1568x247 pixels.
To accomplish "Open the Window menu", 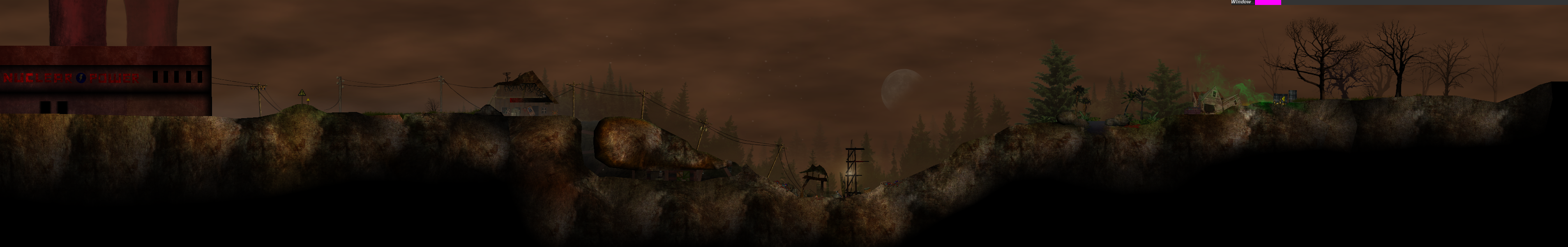I will [x=1241, y=2].
